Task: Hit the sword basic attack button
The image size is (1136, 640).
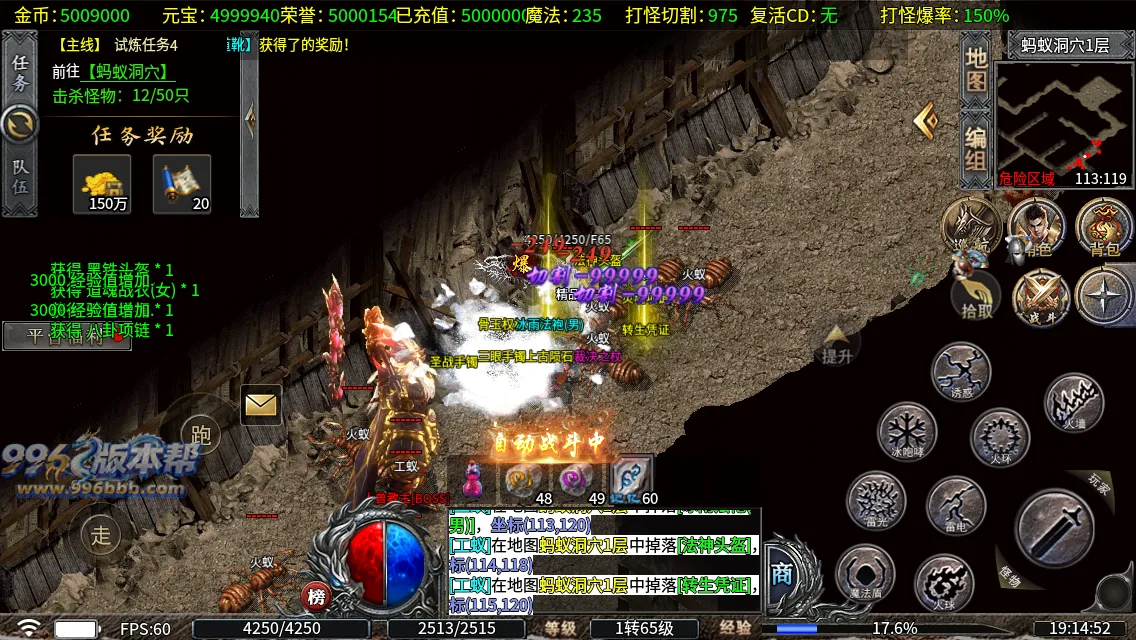Action: tap(1054, 527)
